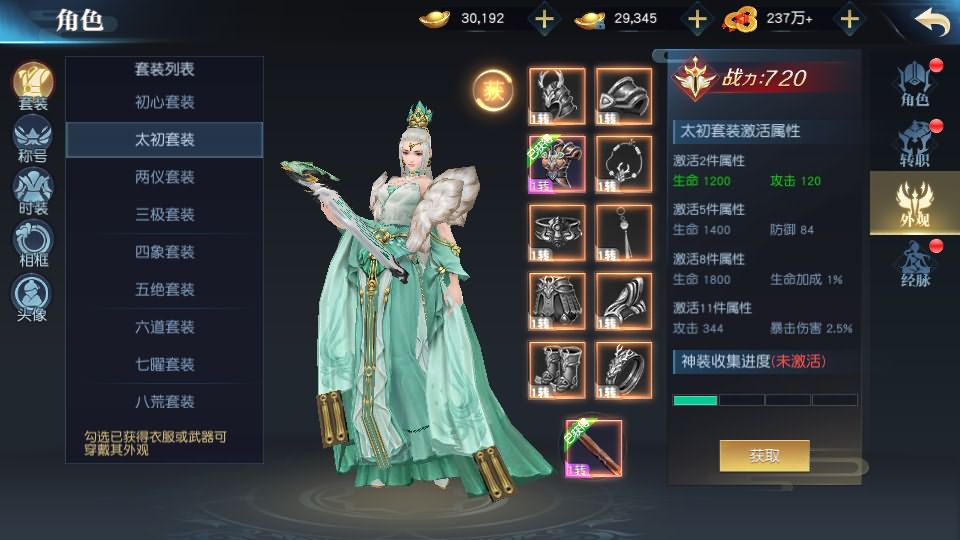This screenshot has width=960, height=540.
Task: Go back with the return arrow
Action: point(931,21)
